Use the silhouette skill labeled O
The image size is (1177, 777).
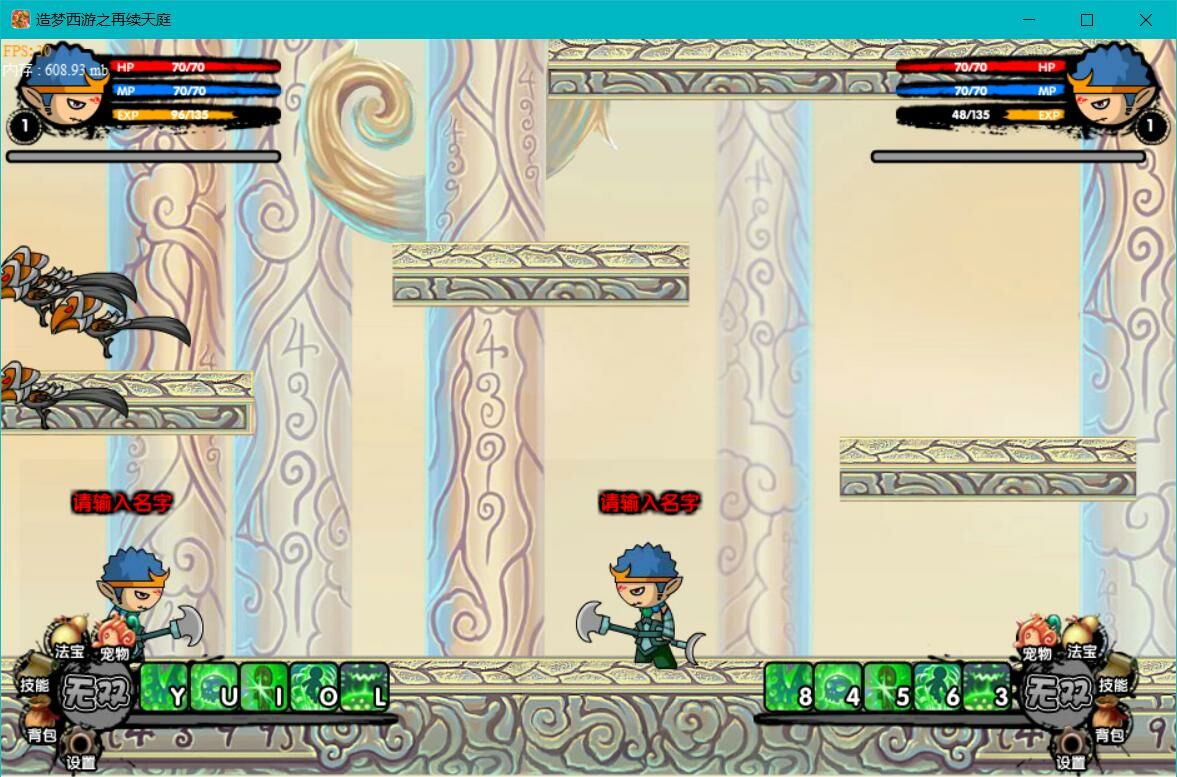pos(314,687)
